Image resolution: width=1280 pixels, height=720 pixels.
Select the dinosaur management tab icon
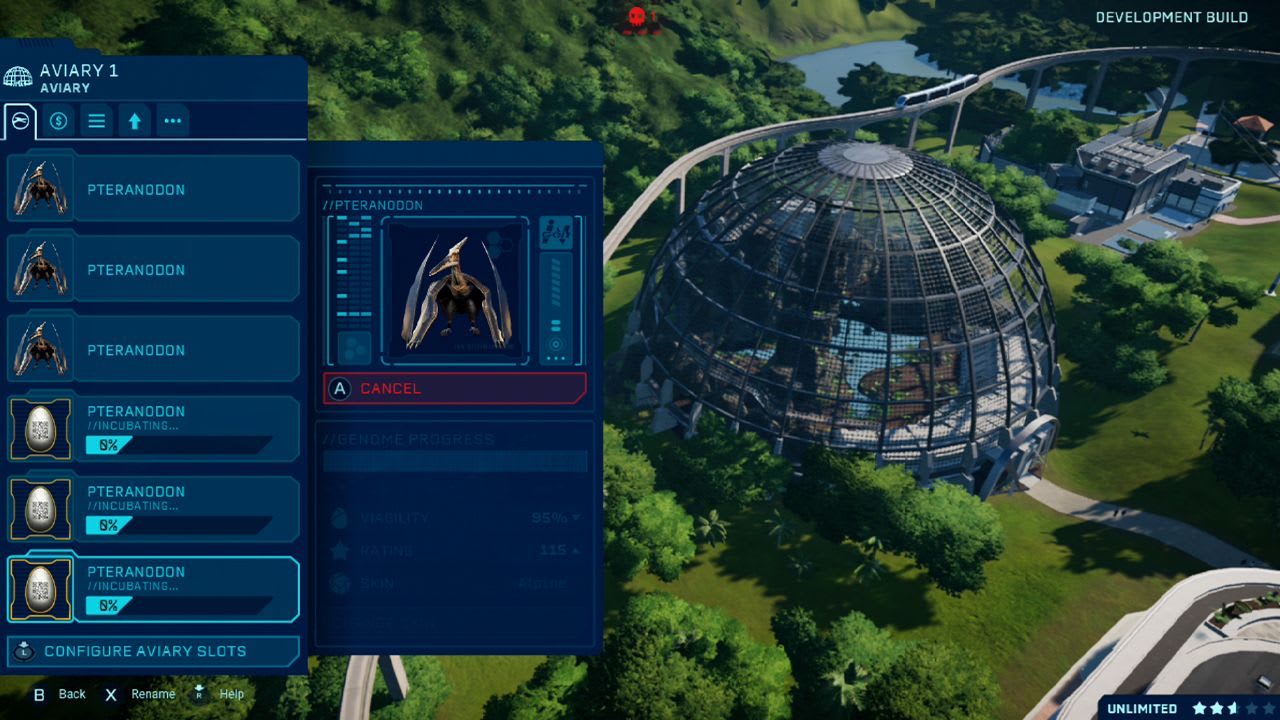(21, 120)
